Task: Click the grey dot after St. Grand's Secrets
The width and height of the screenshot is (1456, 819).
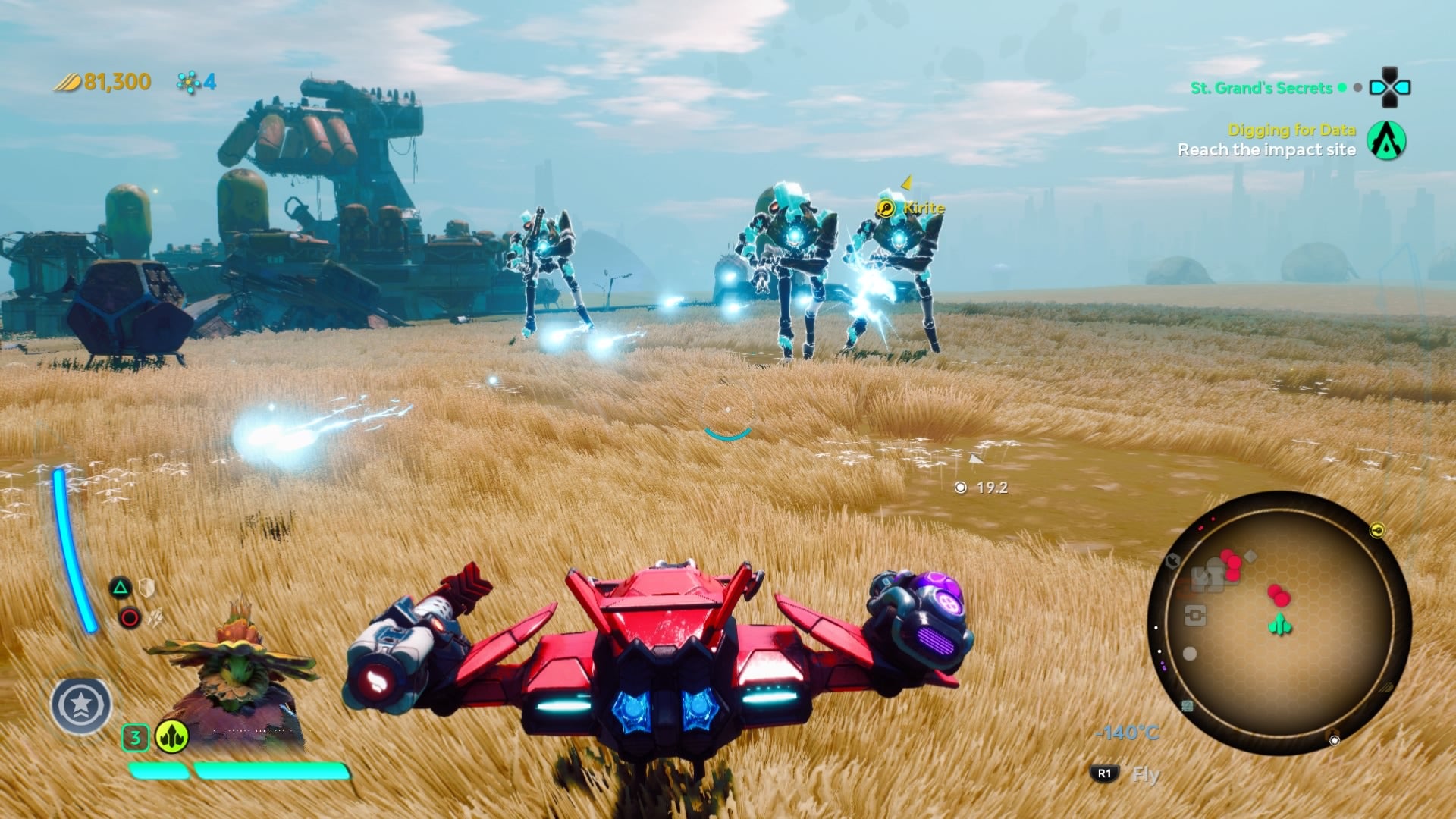Action: pos(1357,89)
